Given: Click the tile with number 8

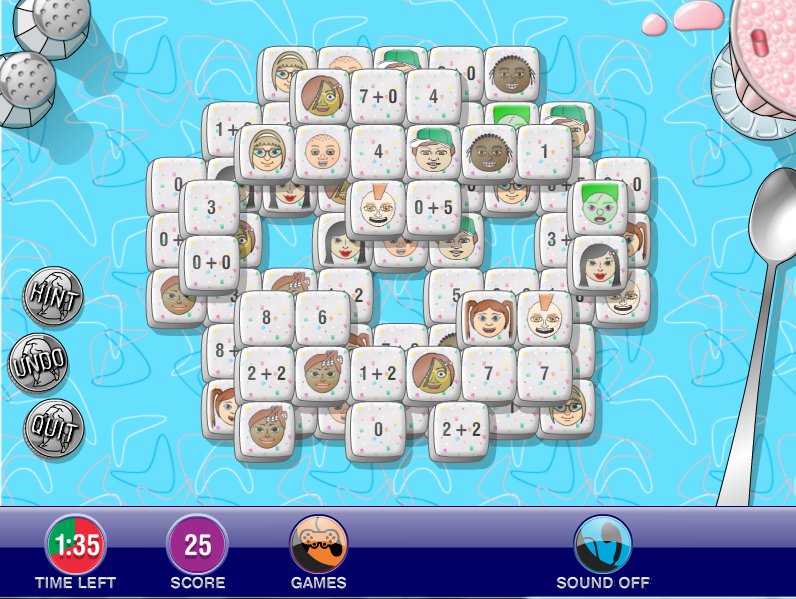Looking at the screenshot, I should [x=266, y=320].
